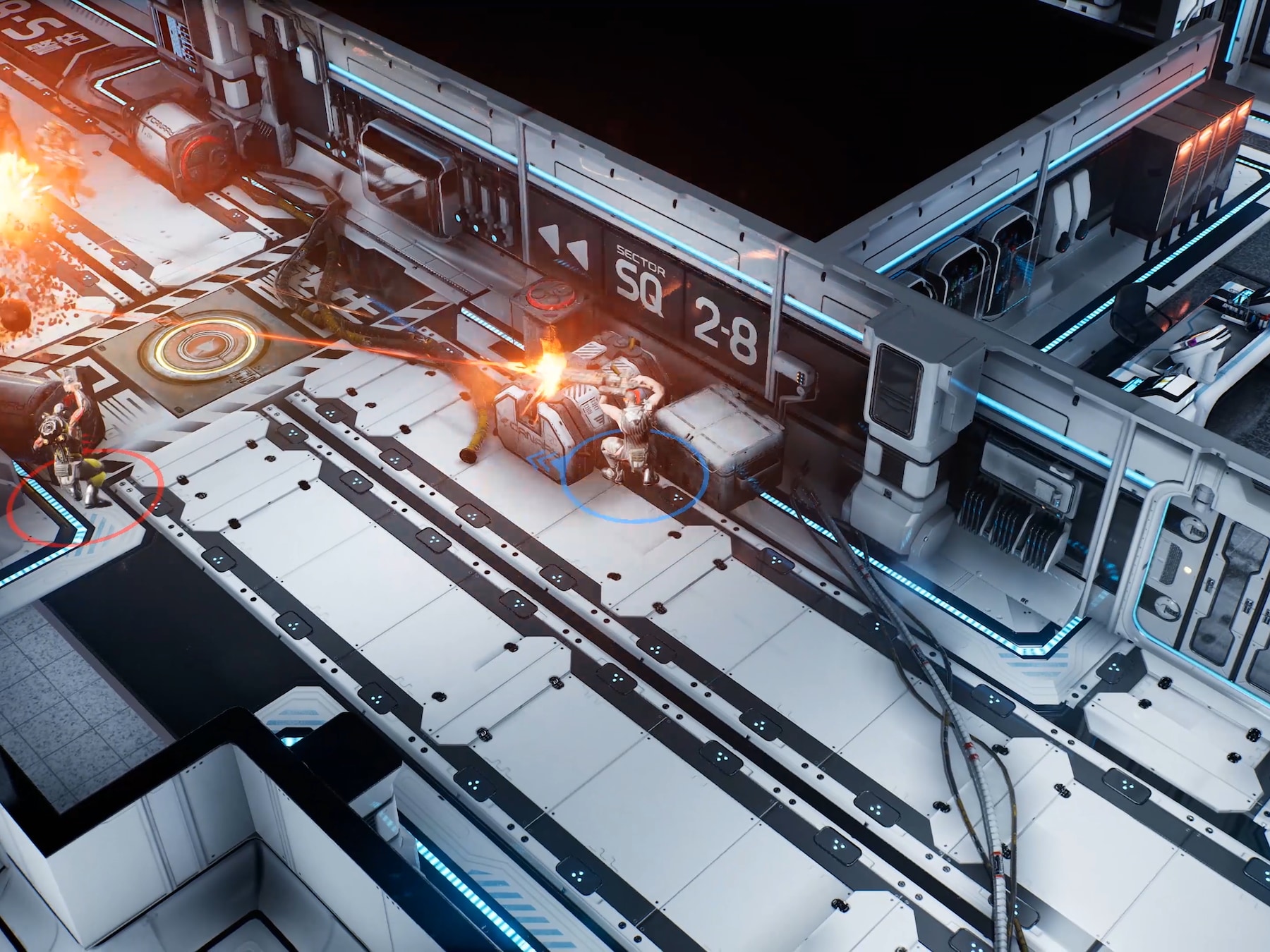
Task: Select the soldier inside the blue circle
Action: [630, 437]
